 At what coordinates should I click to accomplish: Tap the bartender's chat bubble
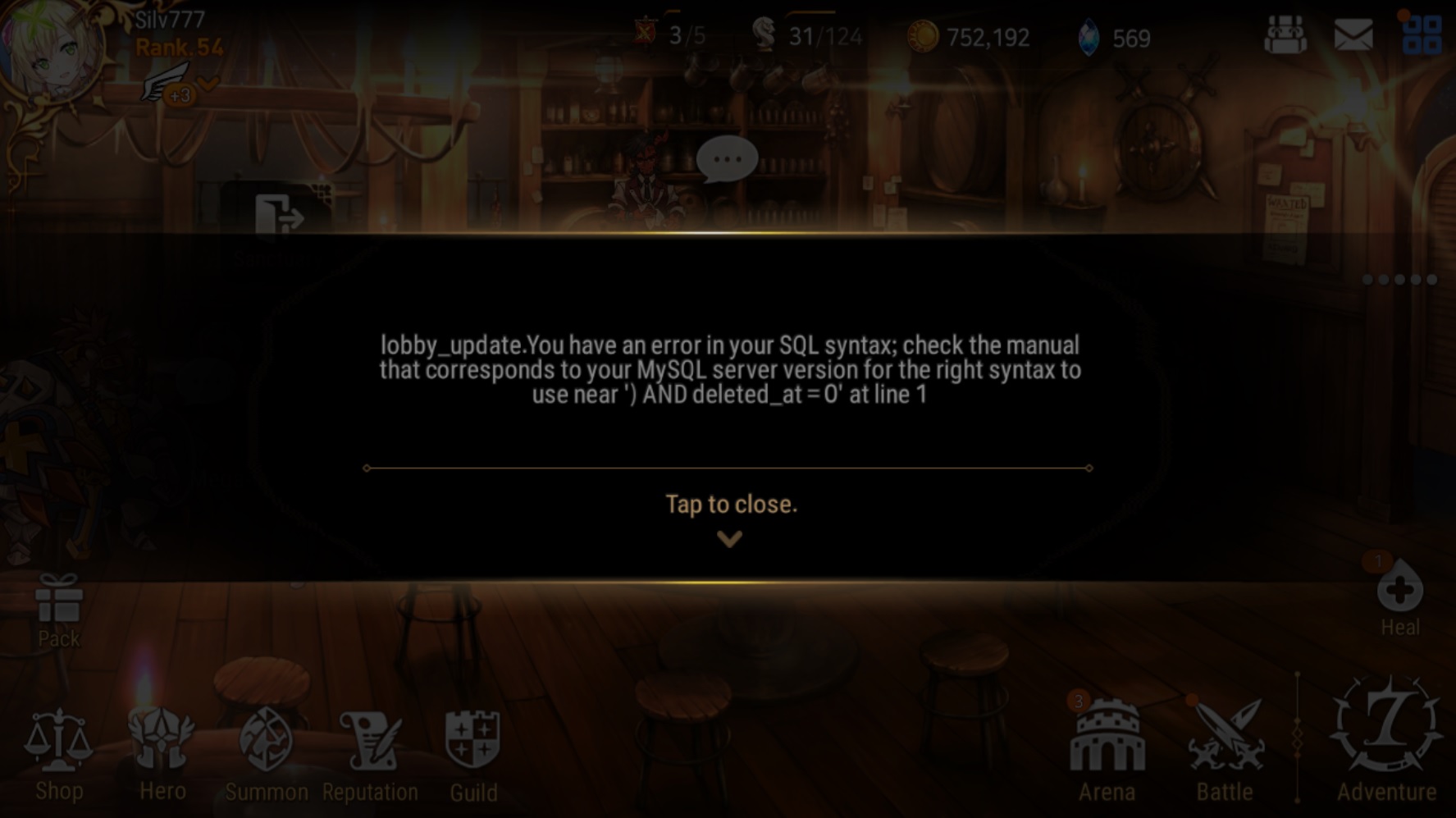tap(725, 158)
